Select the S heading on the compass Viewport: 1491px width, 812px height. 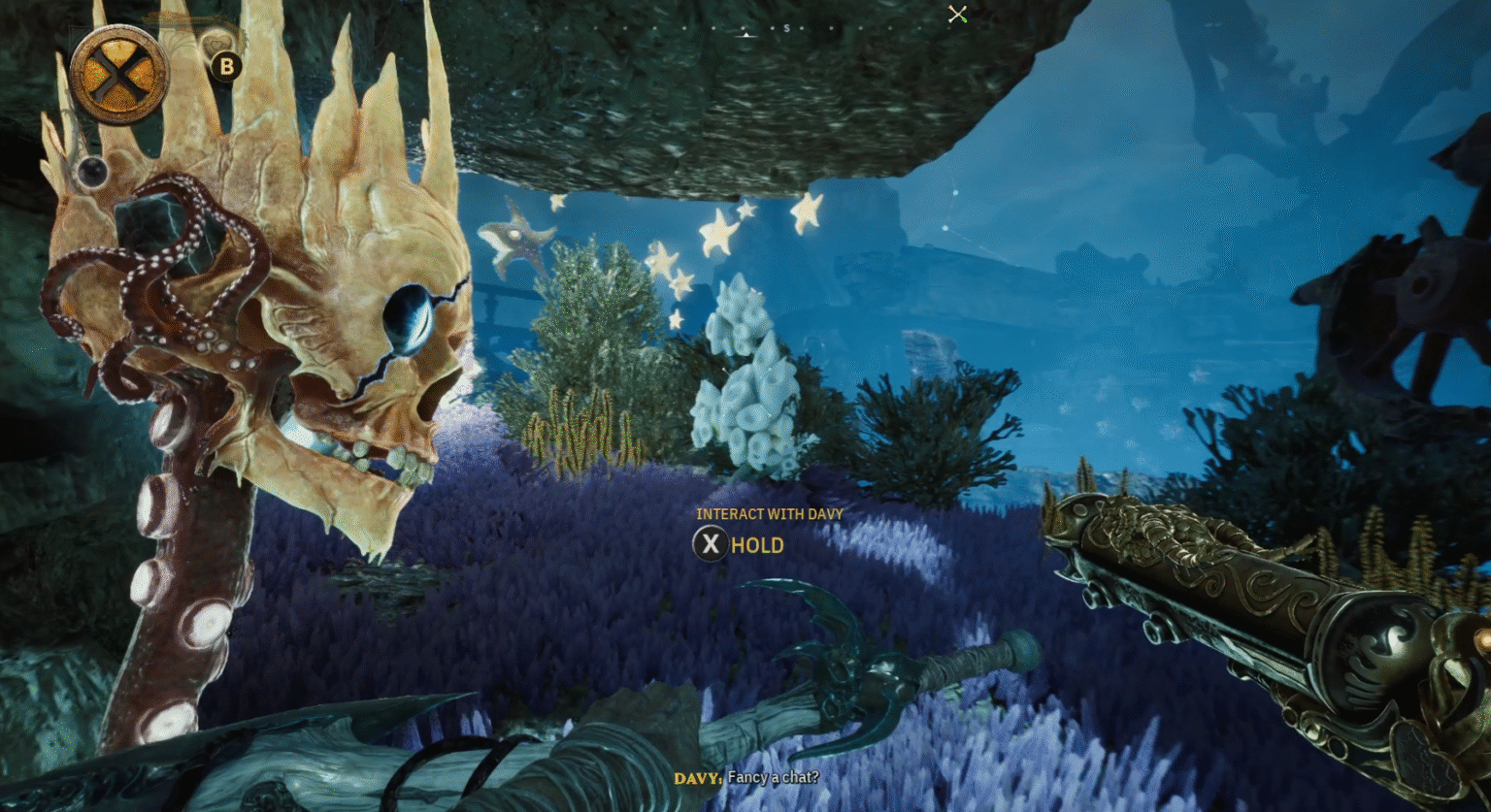coord(786,29)
